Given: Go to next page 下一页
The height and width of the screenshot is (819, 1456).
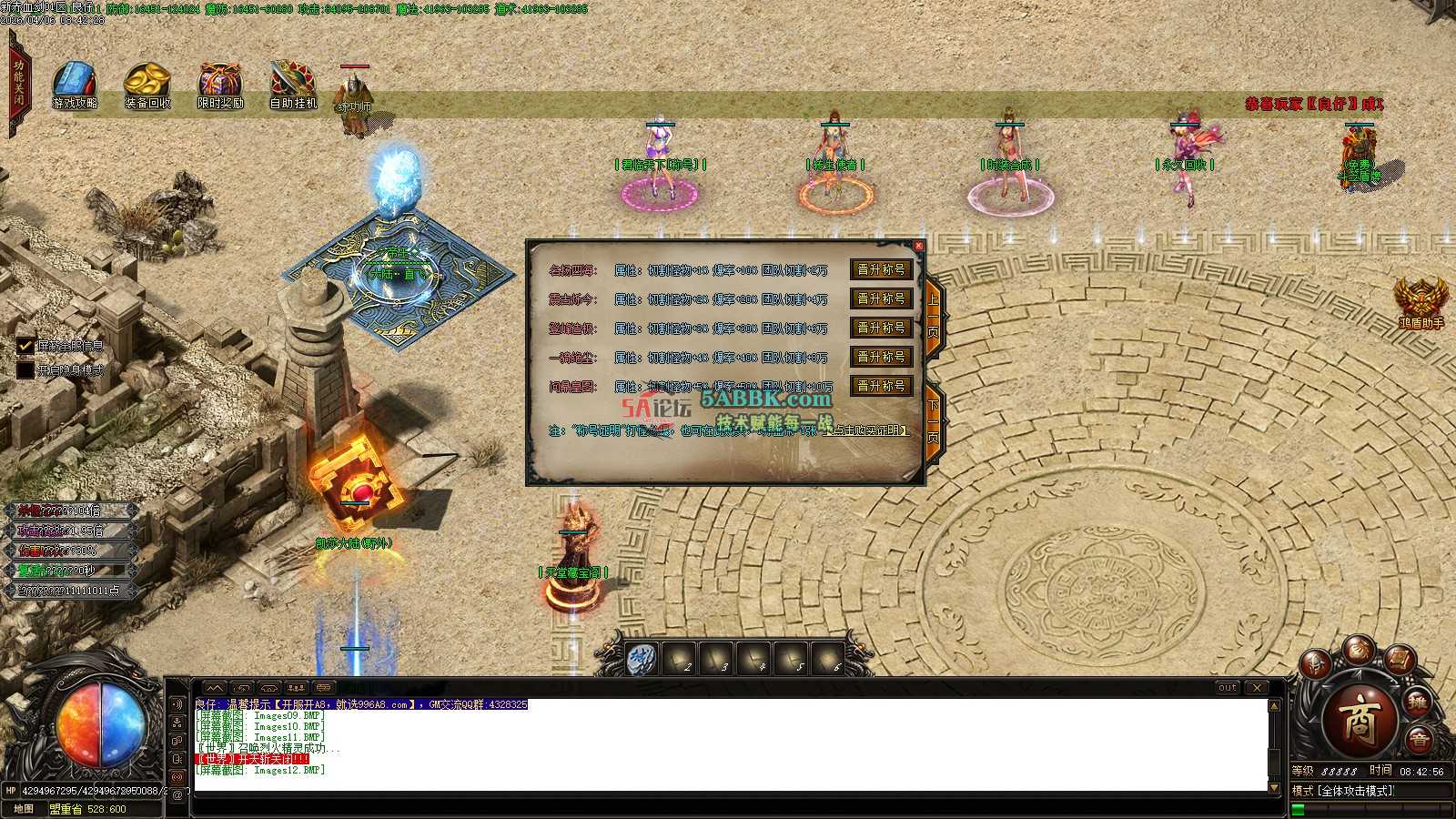Looking at the screenshot, I should pos(934,420).
